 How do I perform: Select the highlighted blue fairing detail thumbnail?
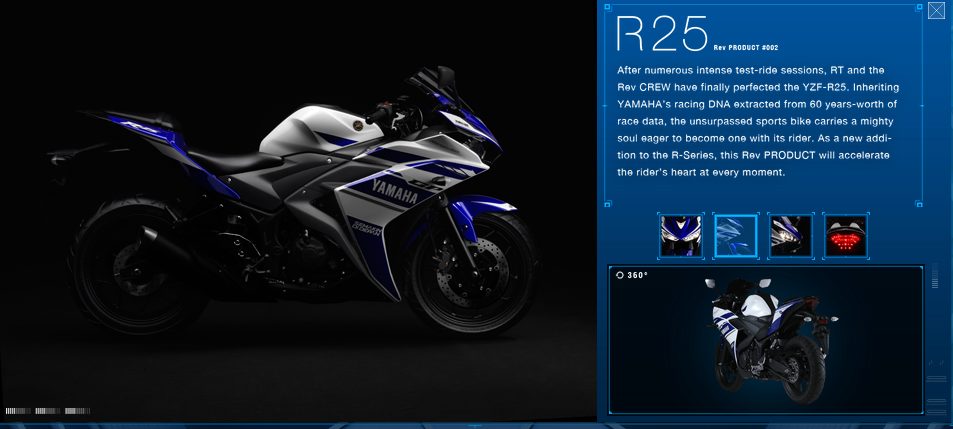(x=736, y=235)
